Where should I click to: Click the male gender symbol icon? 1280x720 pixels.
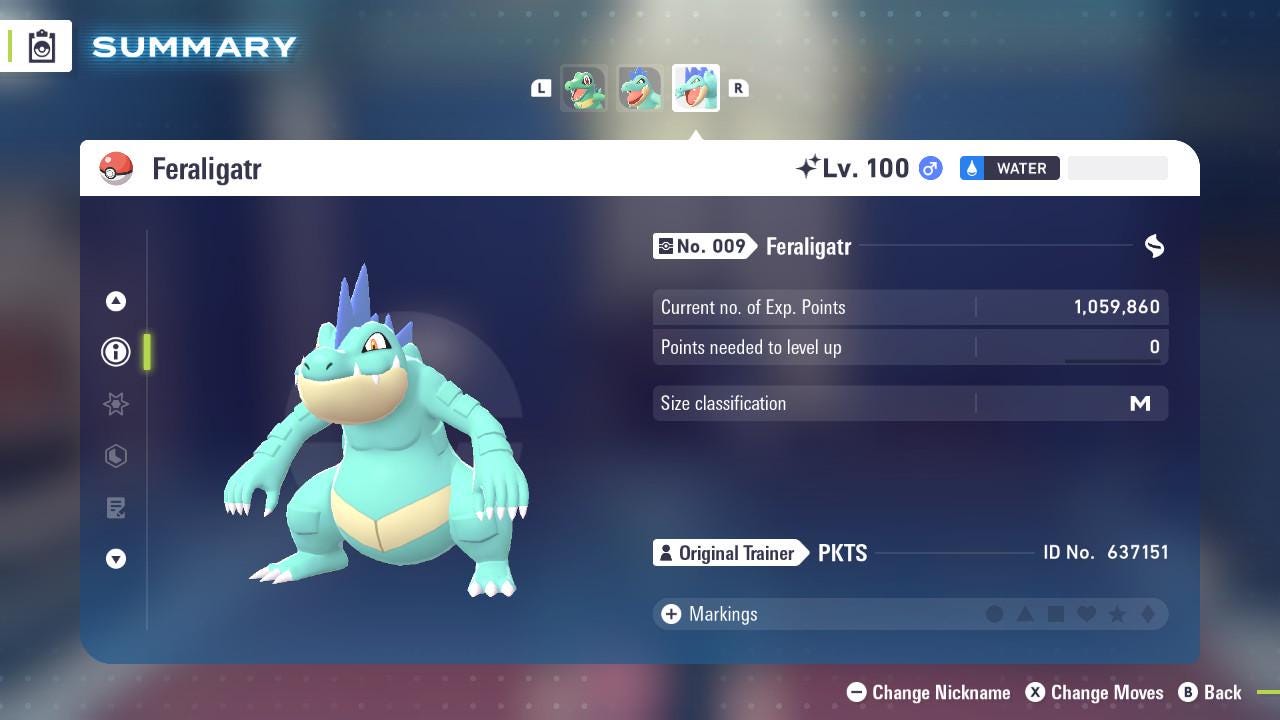click(x=928, y=168)
